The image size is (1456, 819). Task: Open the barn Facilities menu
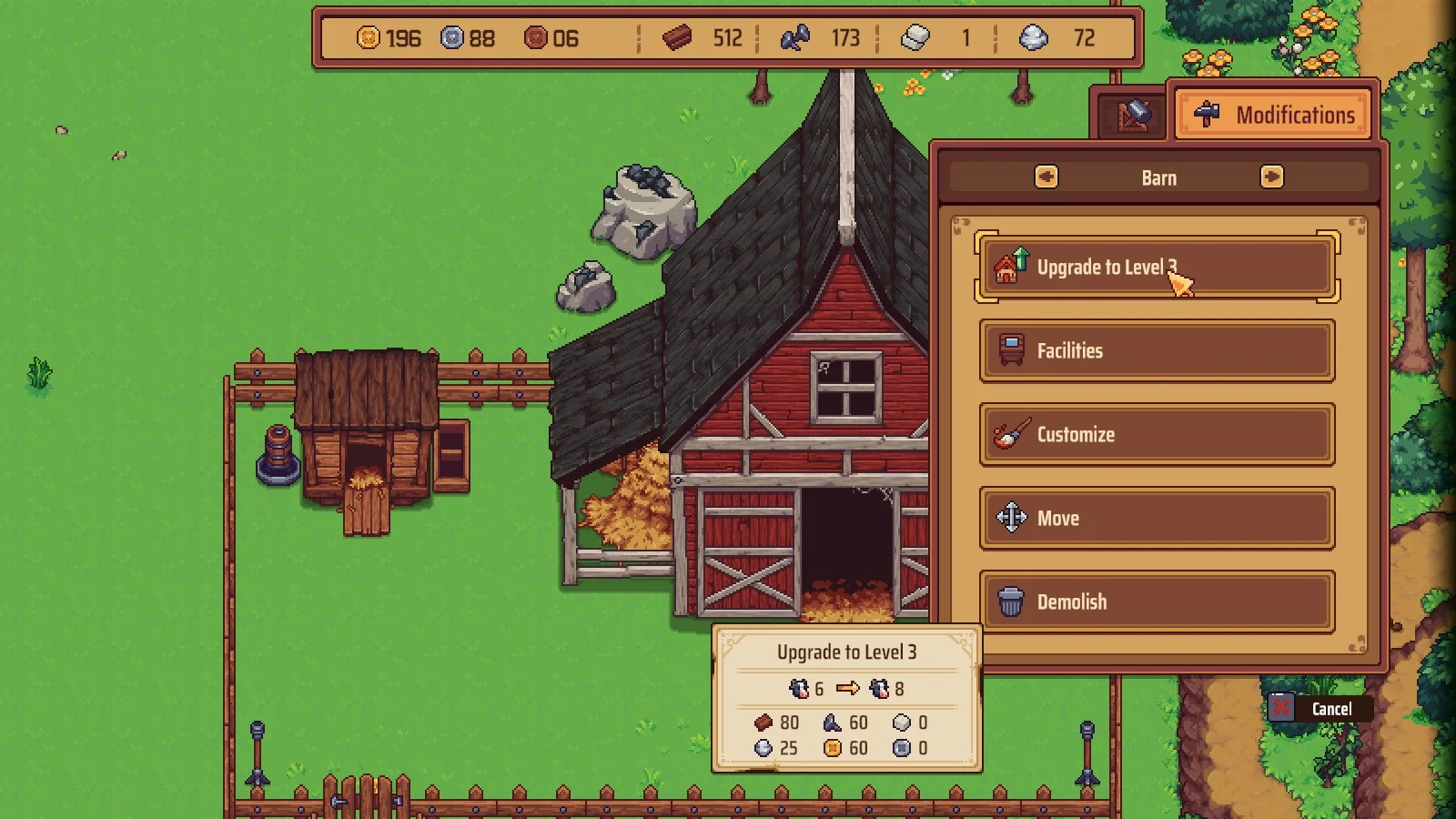click(1156, 351)
